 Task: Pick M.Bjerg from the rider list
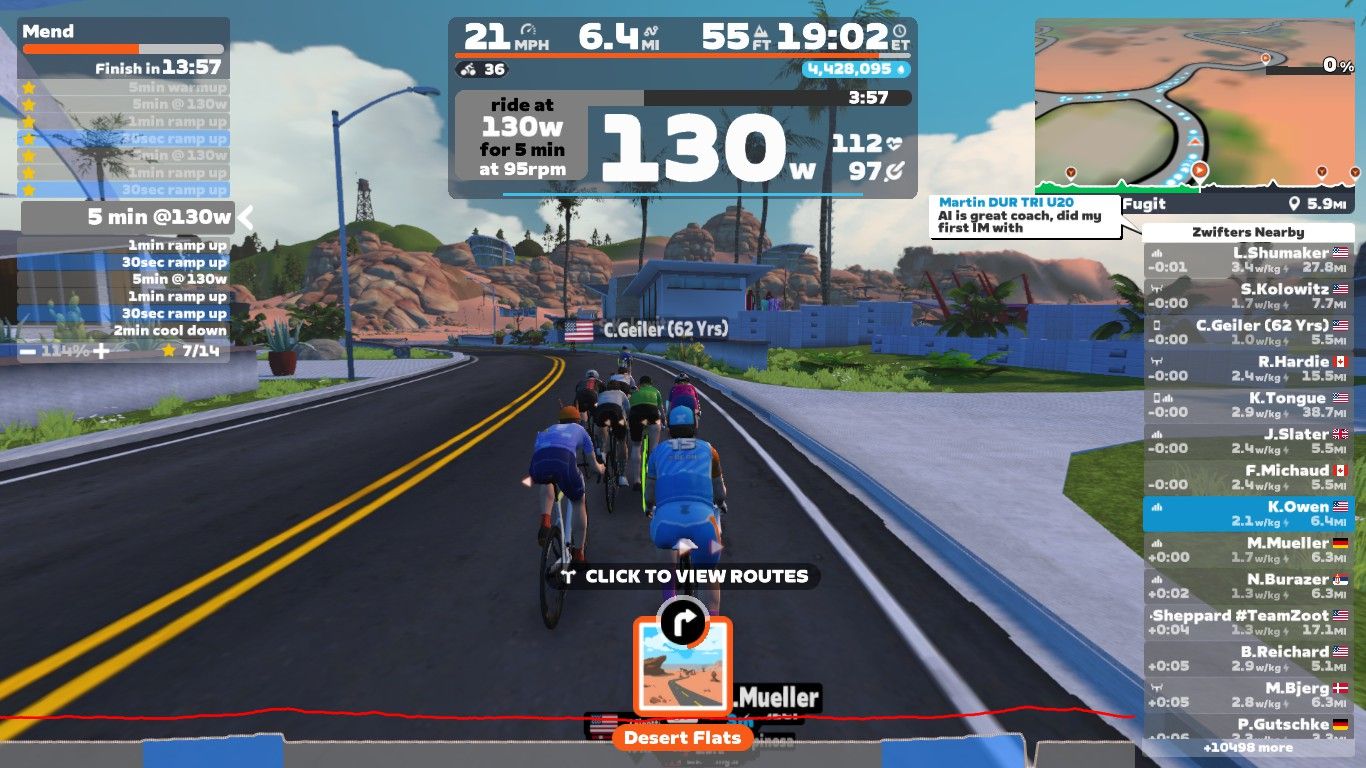pyautogui.click(x=1248, y=695)
